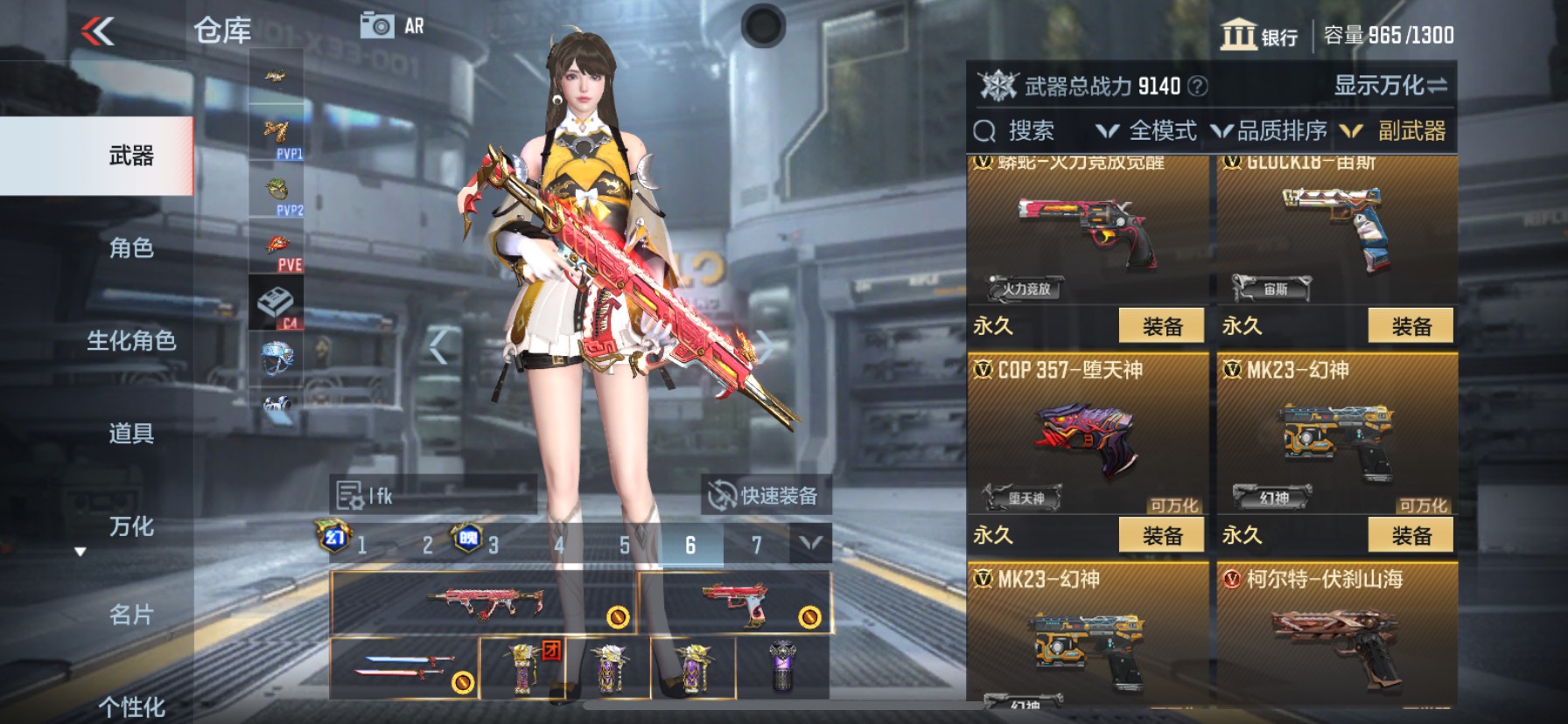This screenshot has width=1568, height=724.
Task: Select the PVP2 weapon slot
Action: point(276,191)
